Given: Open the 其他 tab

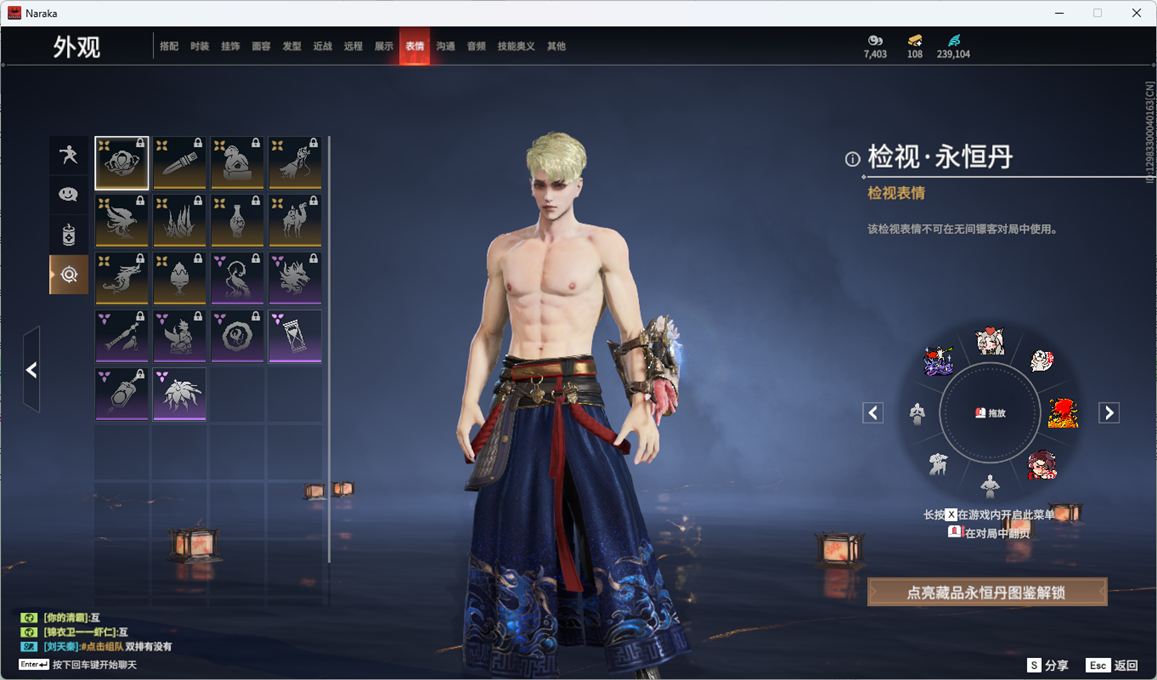Looking at the screenshot, I should tap(556, 46).
